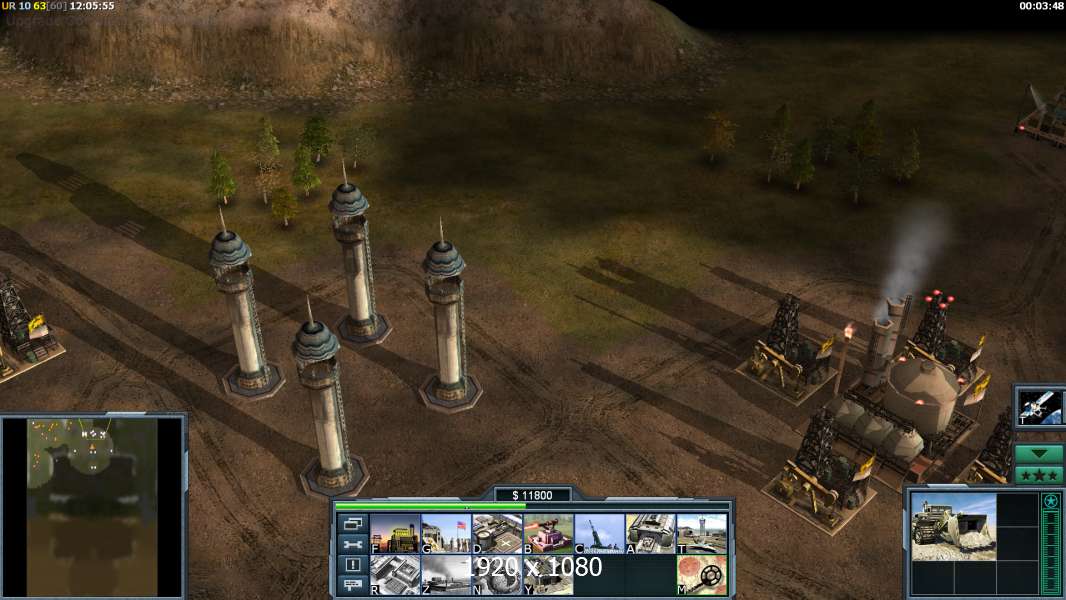Build the pink laser defense turret
1066x600 pixels.
point(548,534)
